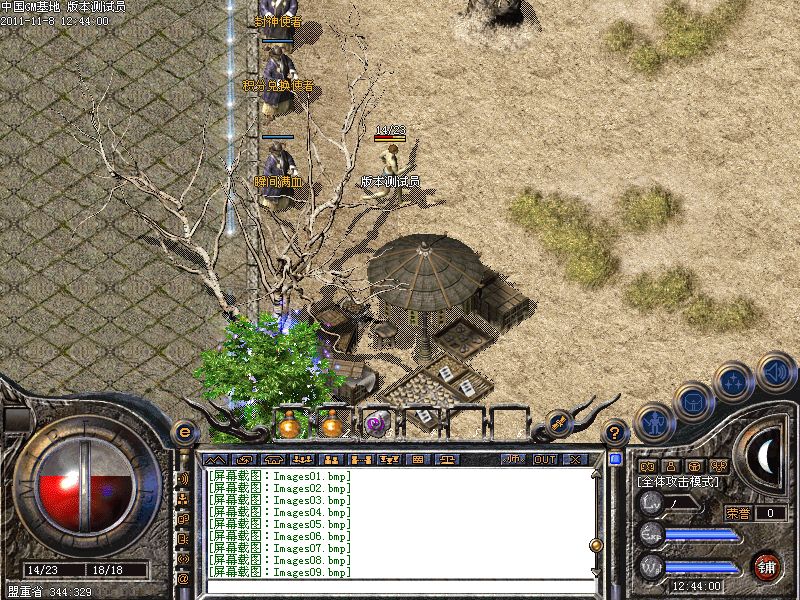Open the skills button with sparkling stars

click(x=733, y=382)
